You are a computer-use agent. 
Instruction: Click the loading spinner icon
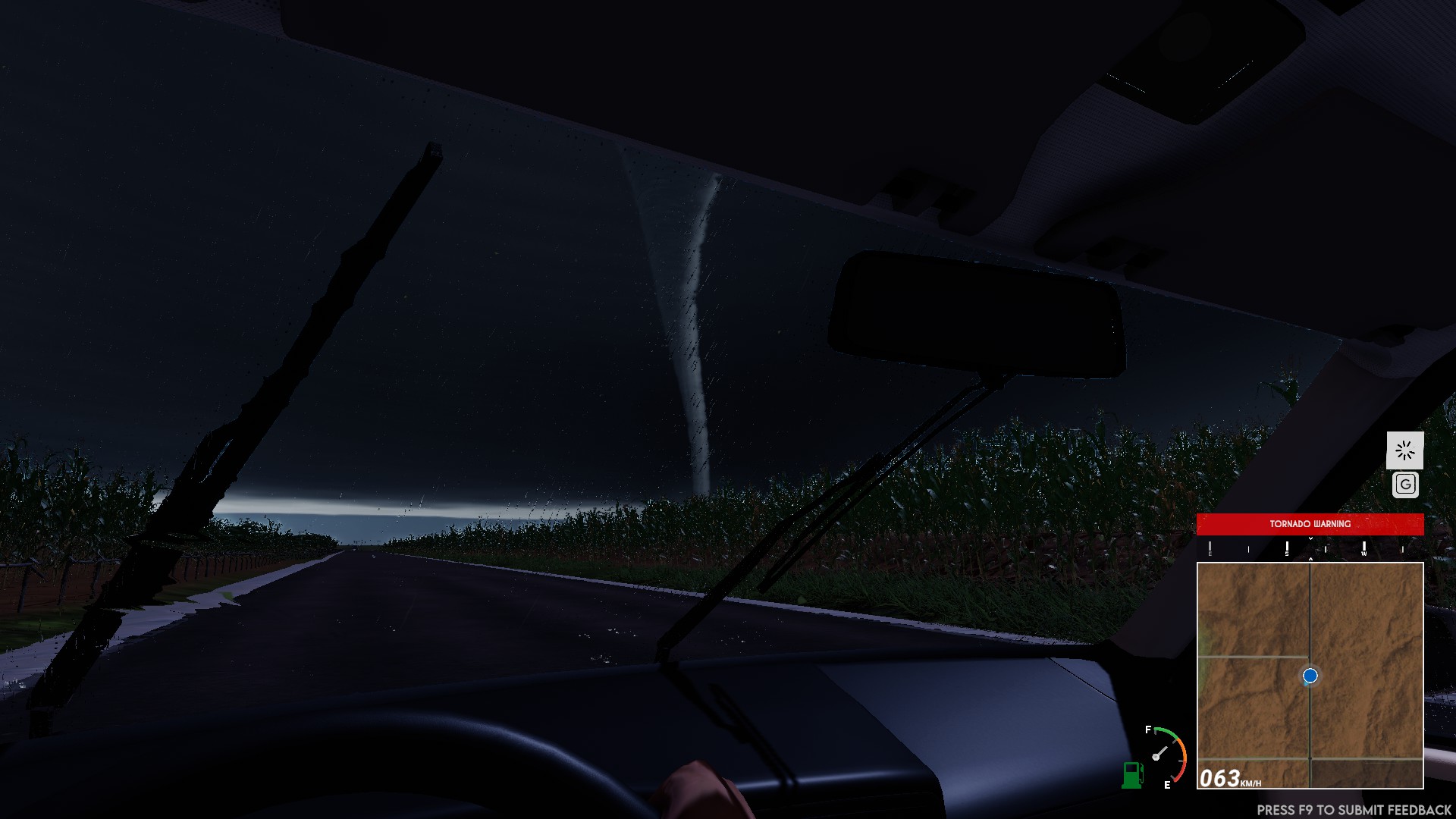click(x=1407, y=450)
